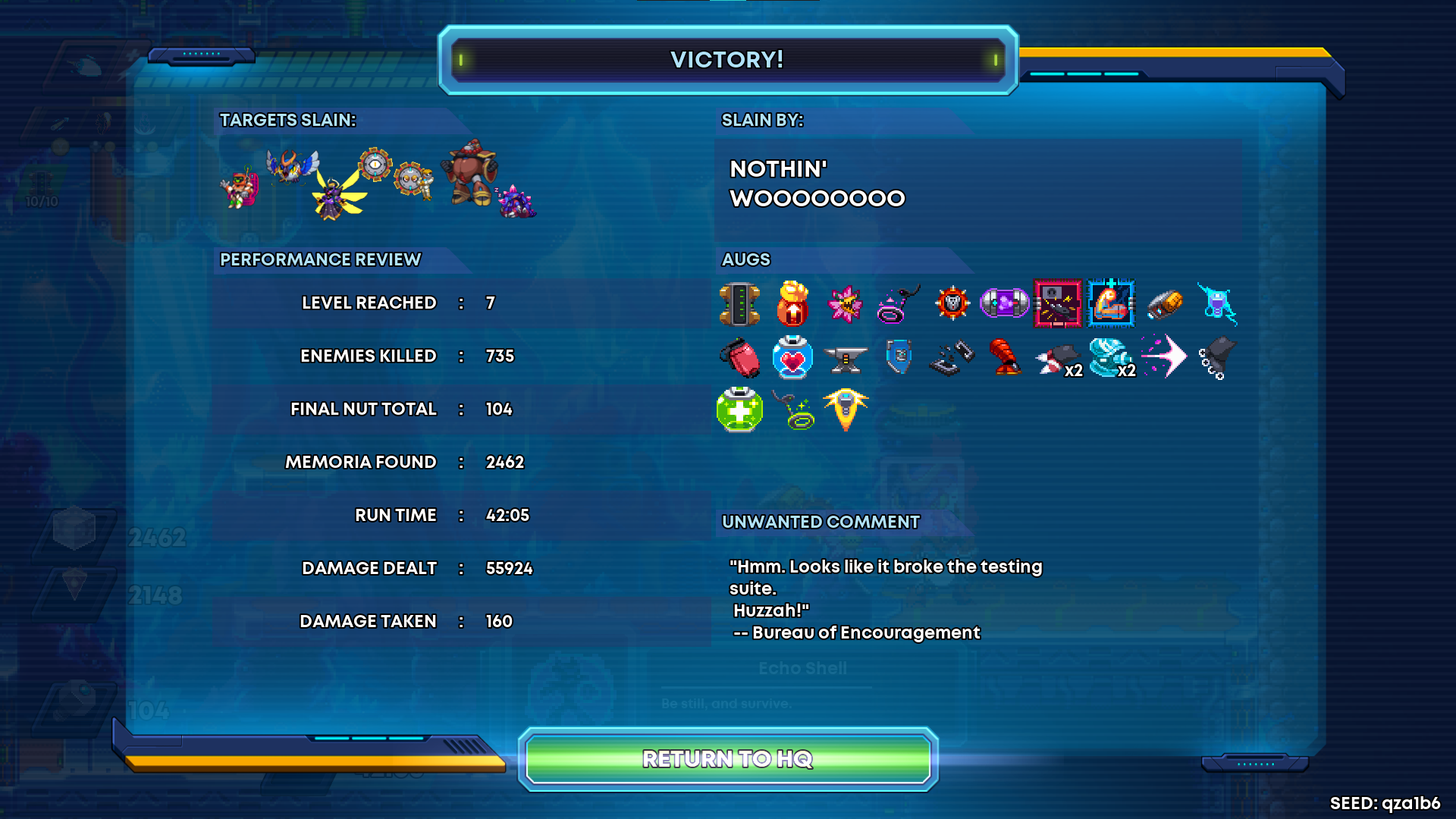Pick the pink arrow dash aug

1164,356
